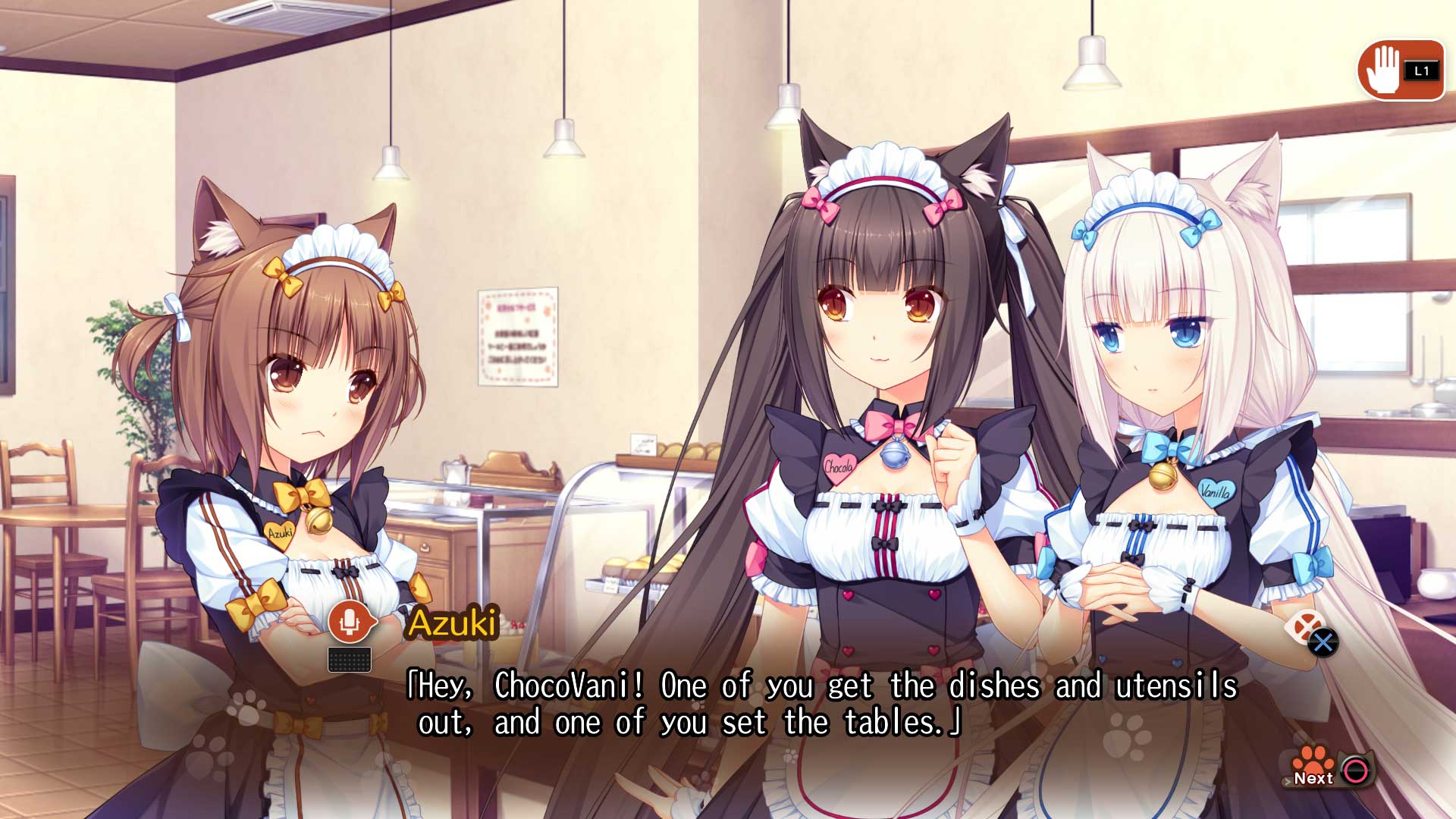Click the small arrow before the Next label

point(1288,780)
